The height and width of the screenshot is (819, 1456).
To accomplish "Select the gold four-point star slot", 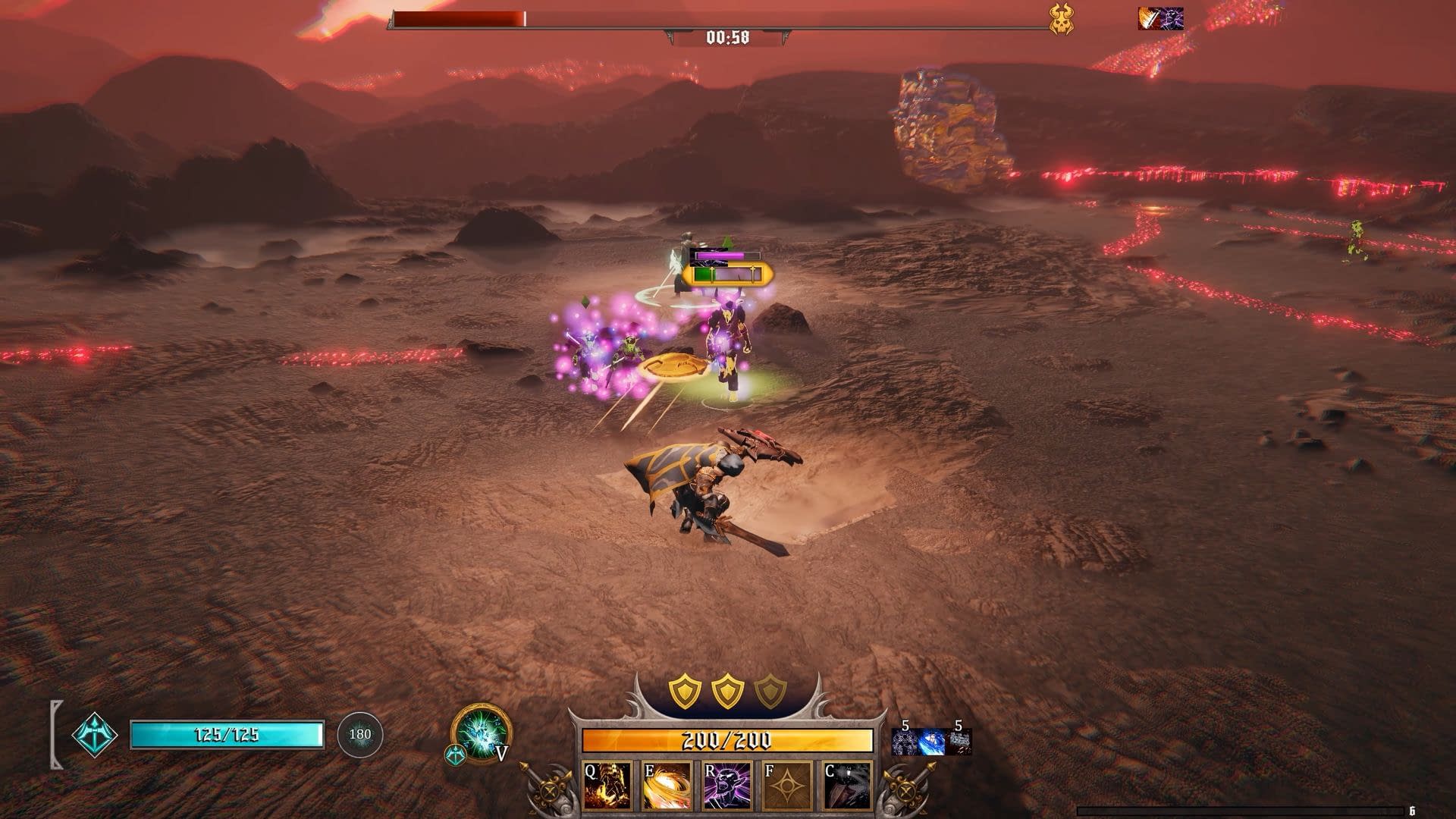I will coord(788,786).
